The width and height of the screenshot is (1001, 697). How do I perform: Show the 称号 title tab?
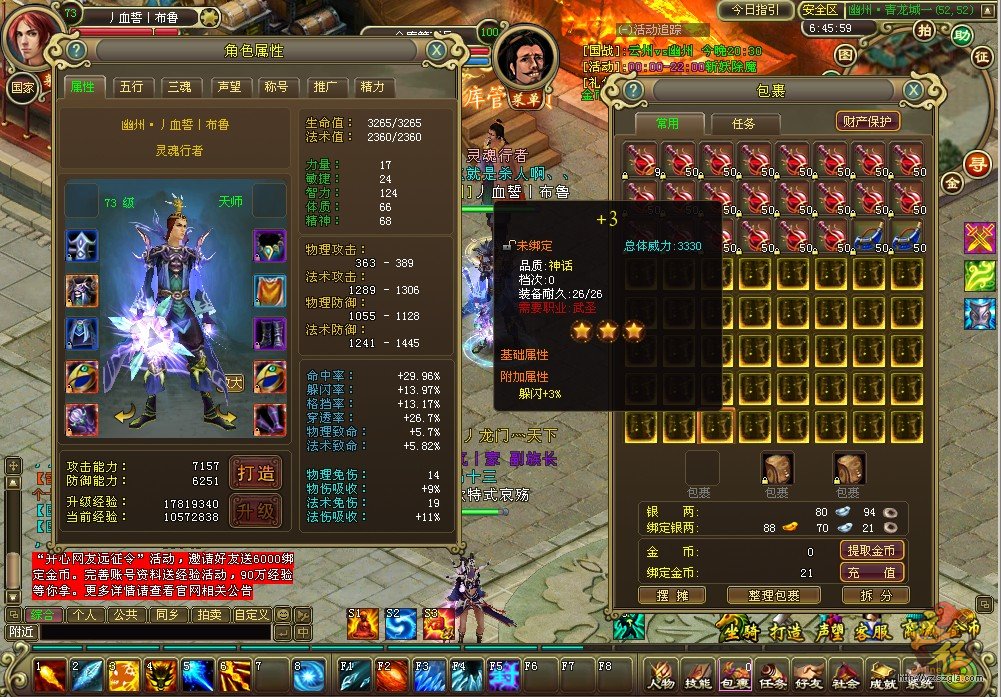(x=276, y=87)
